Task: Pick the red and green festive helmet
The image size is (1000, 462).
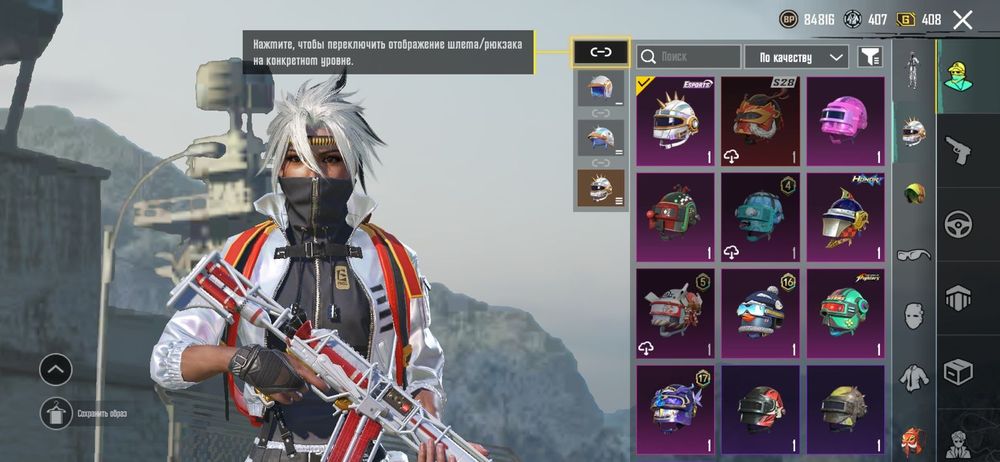Action: (x=675, y=217)
